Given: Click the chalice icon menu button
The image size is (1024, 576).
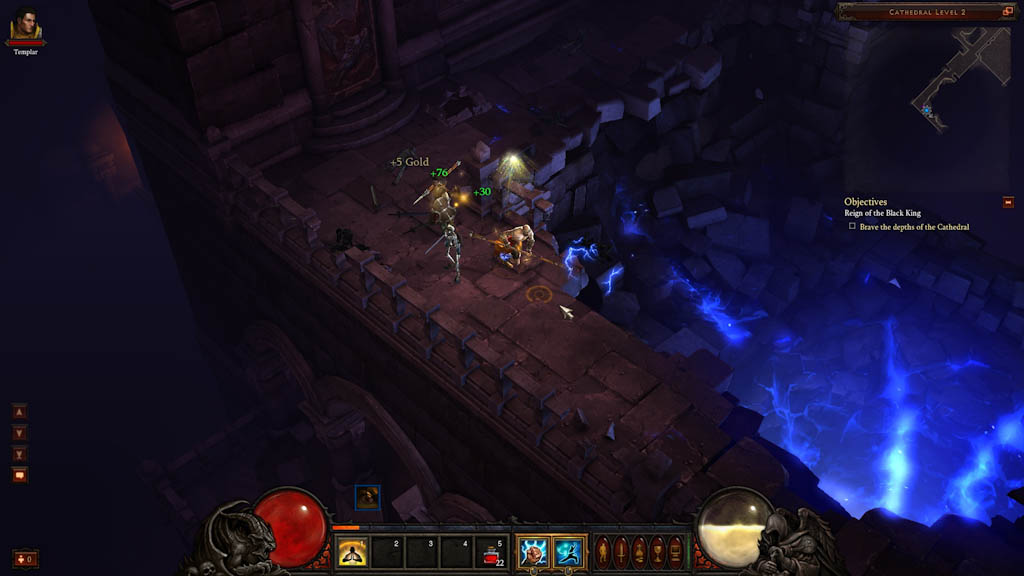Looking at the screenshot, I should 657,551.
